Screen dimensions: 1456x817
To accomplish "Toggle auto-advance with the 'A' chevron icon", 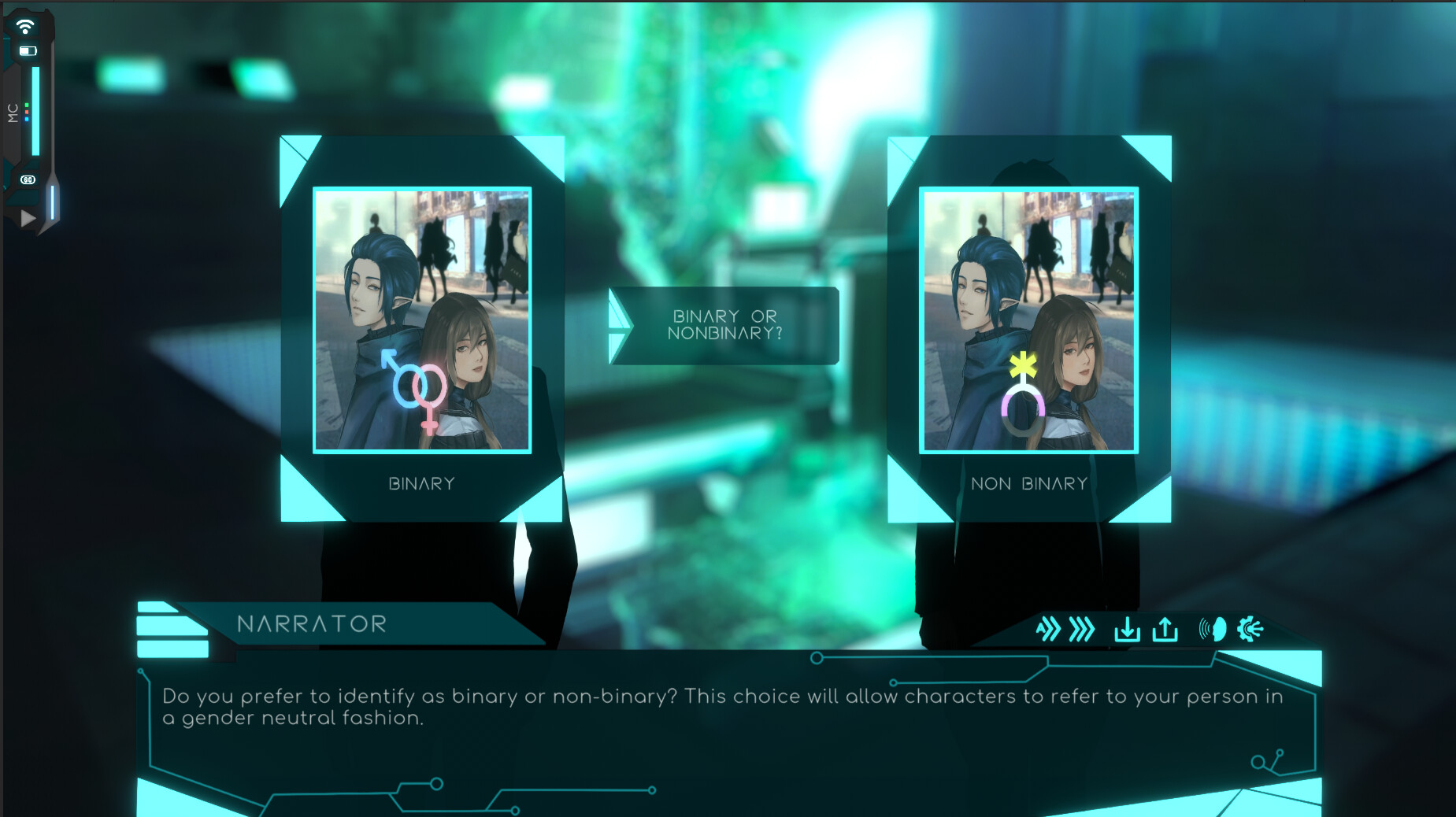I will point(1050,629).
